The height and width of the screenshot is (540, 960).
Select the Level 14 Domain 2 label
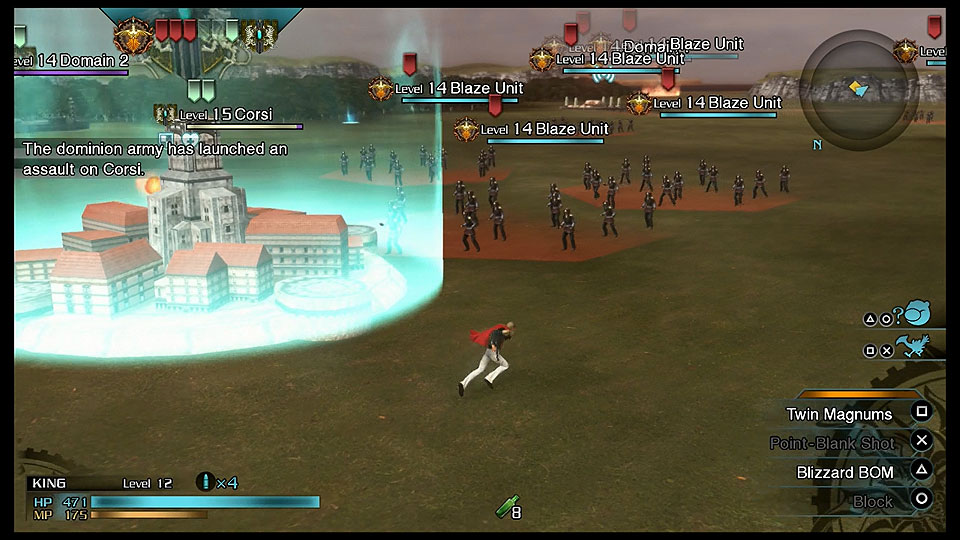(72, 61)
